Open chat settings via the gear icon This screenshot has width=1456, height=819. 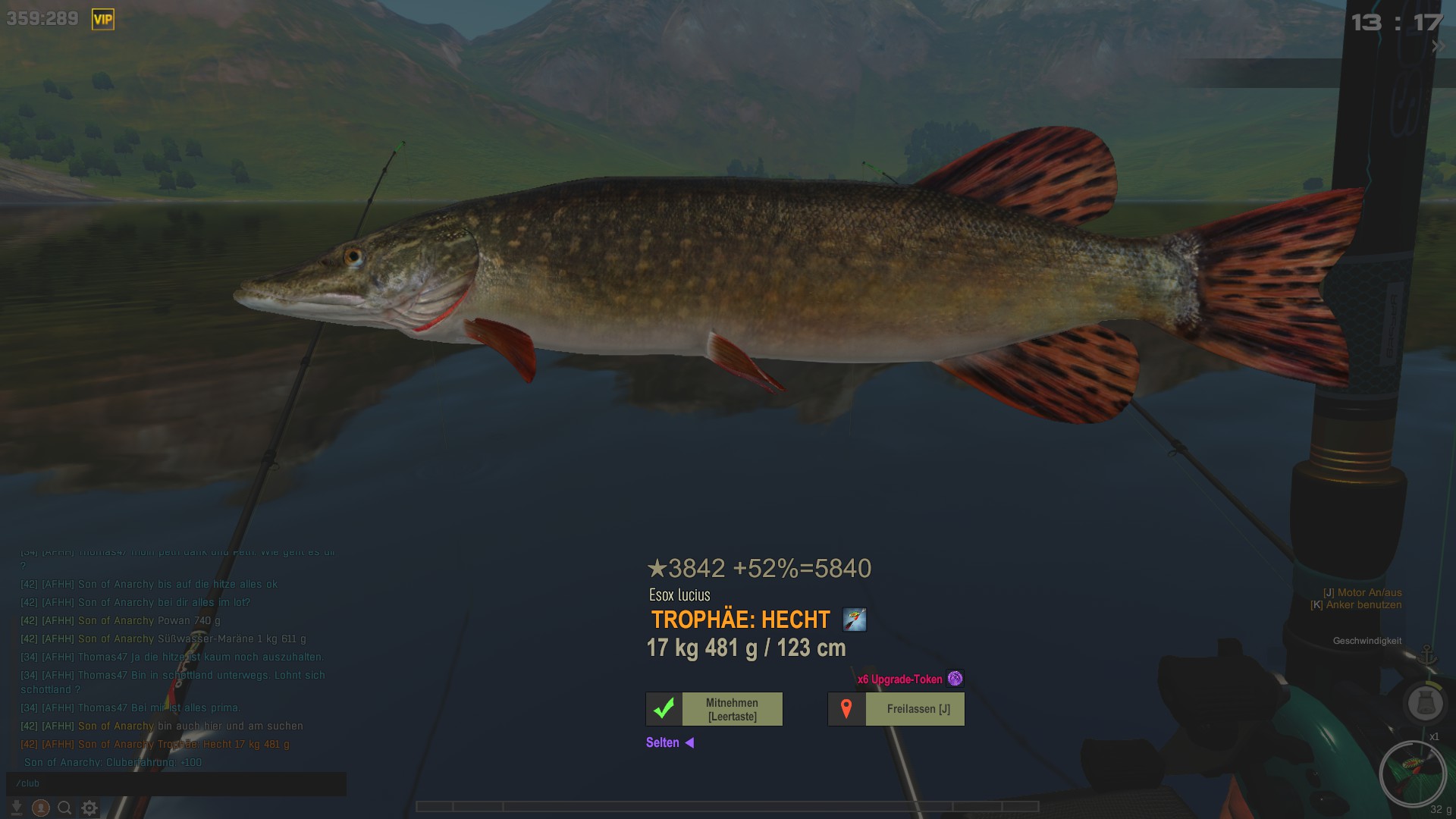pos(89,808)
